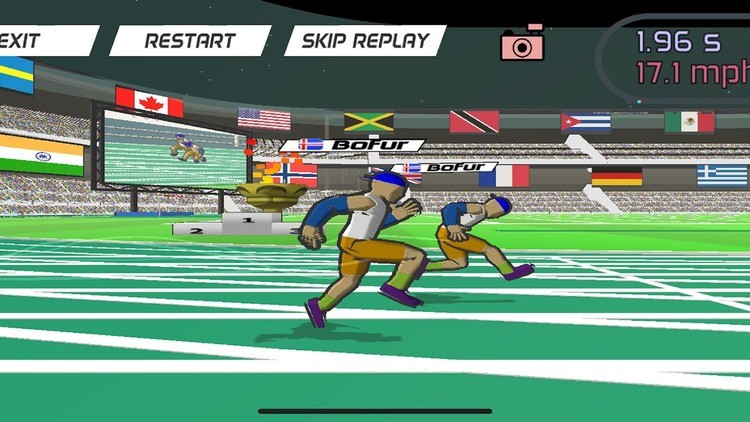Skip the replay
Viewport: 750px width, 422px height.
tap(365, 41)
